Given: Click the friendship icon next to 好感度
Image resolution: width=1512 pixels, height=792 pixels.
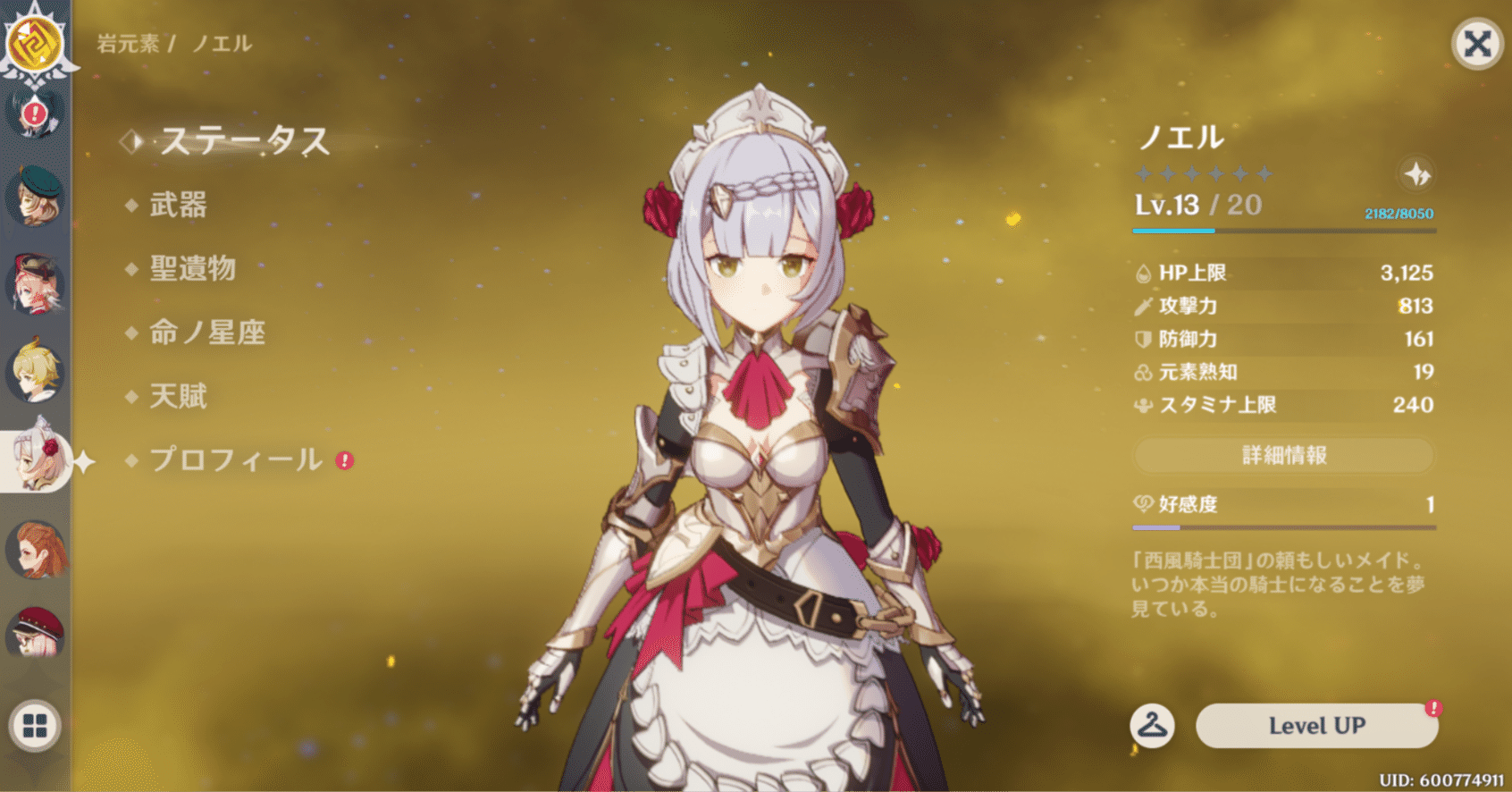Looking at the screenshot, I should click(x=1146, y=504).
